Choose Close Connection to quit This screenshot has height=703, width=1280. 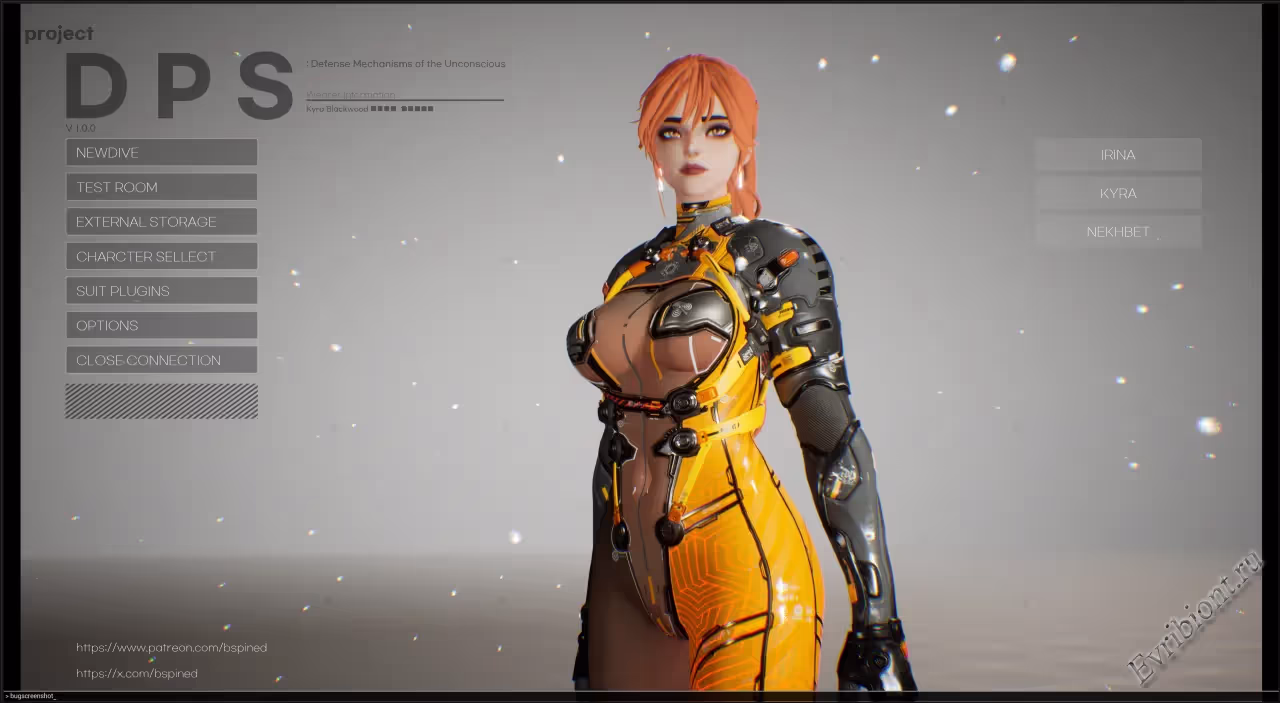click(161, 360)
